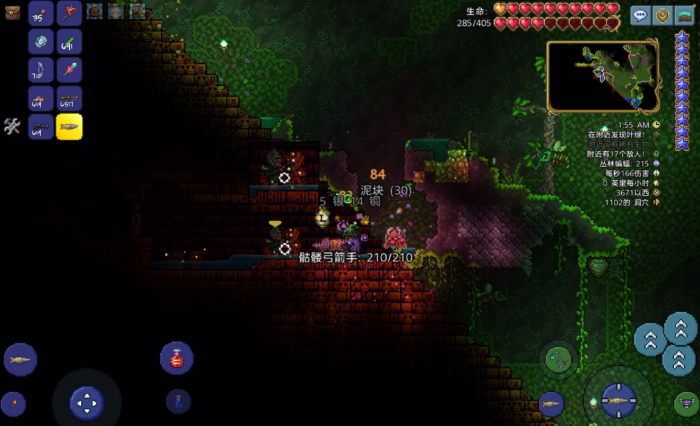Tap the minimap
700x426 pixels.
coord(602,75)
